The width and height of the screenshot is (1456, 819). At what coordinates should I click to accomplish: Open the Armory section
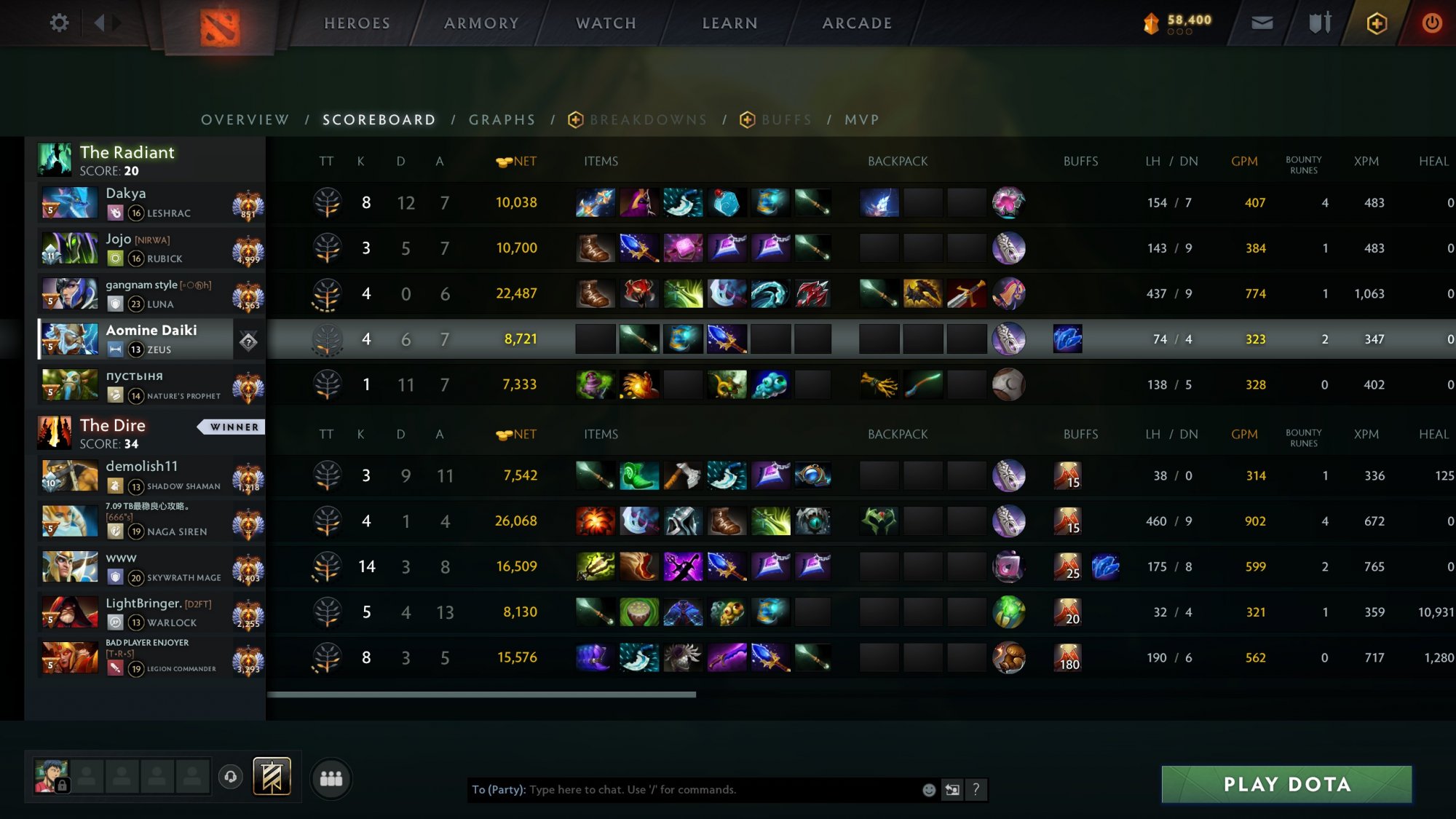pos(481,23)
